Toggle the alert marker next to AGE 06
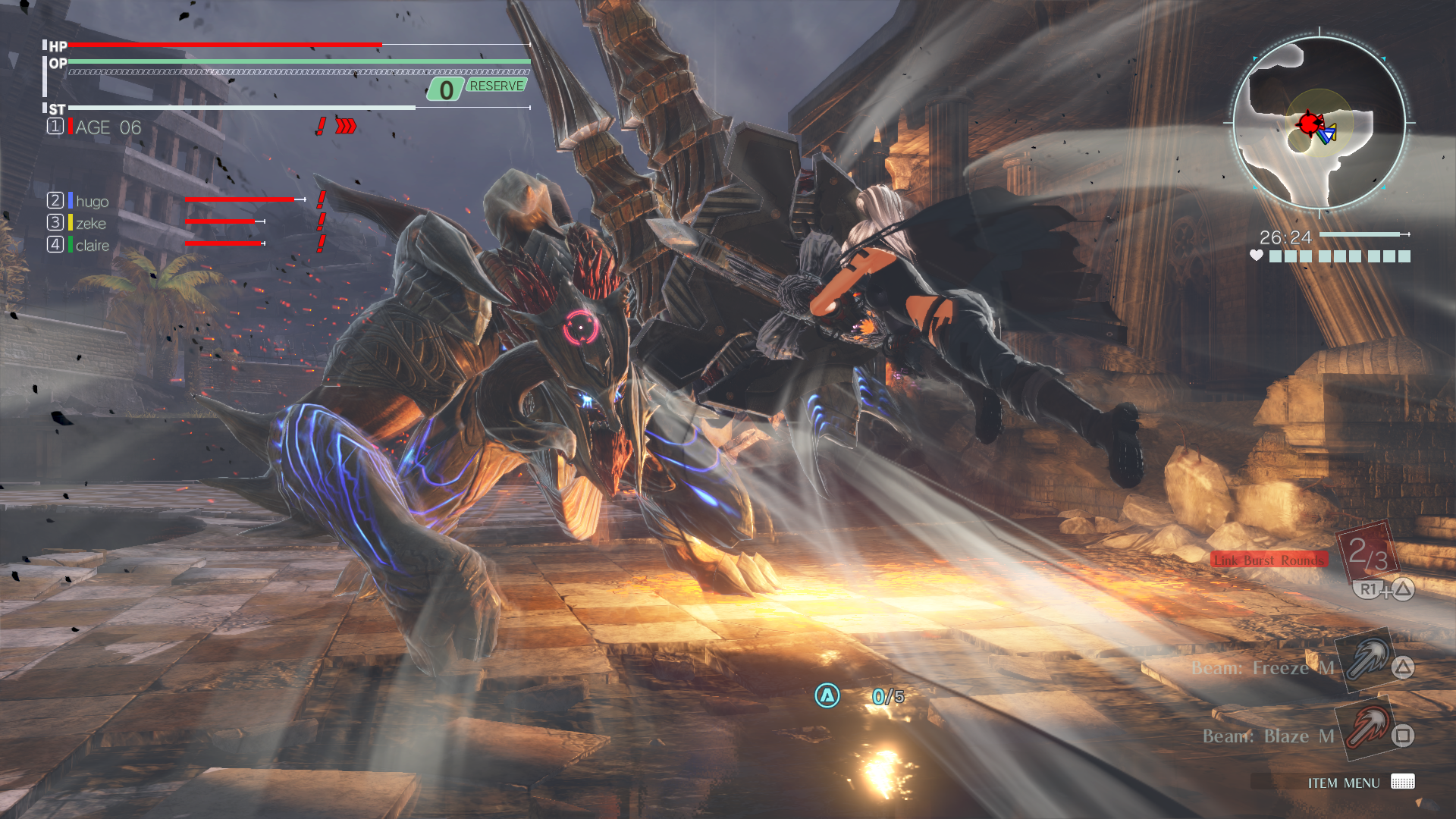Viewport: 1456px width, 819px height. pos(321,124)
